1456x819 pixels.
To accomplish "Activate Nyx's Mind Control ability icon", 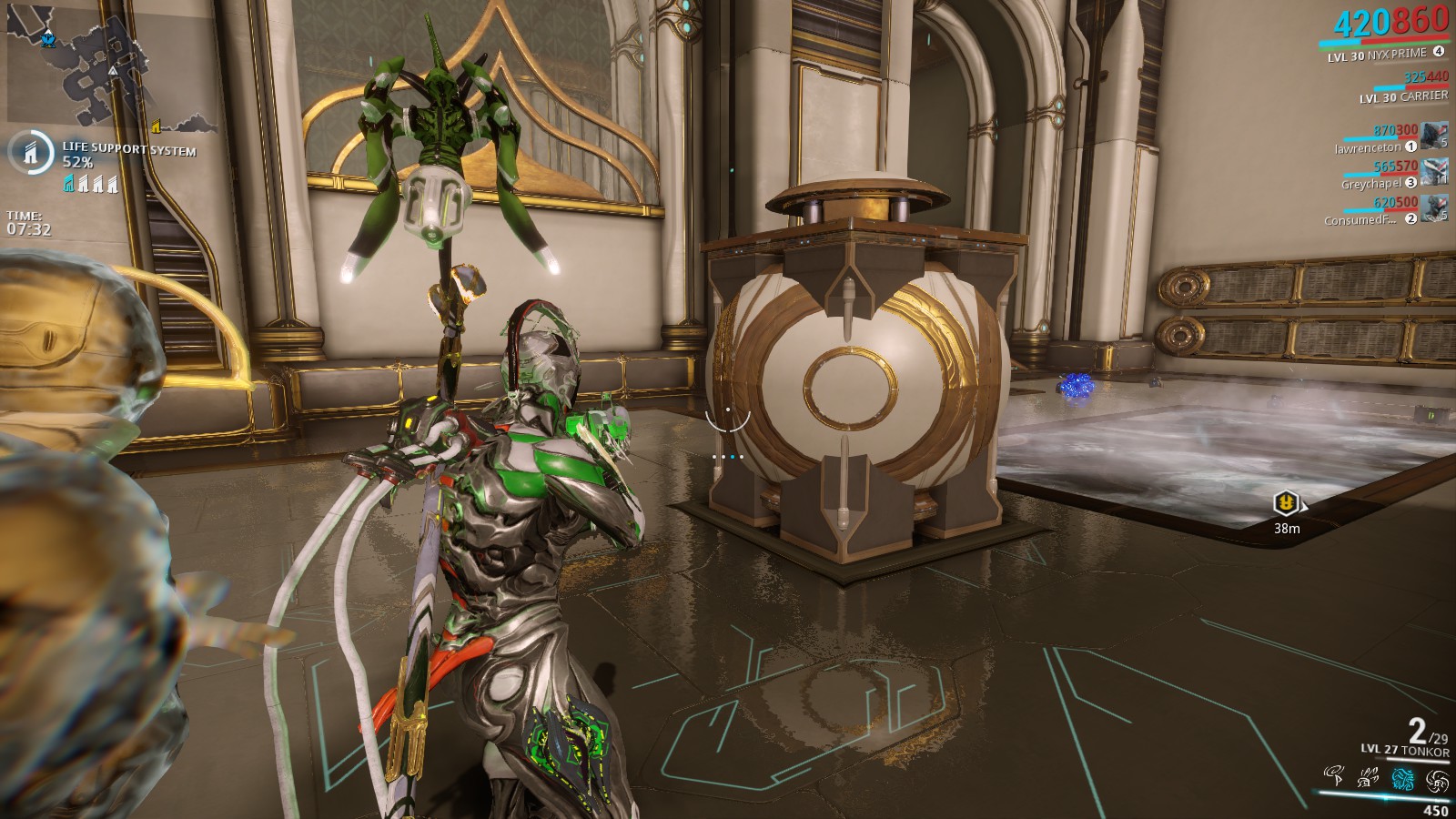I will pos(1335,776).
